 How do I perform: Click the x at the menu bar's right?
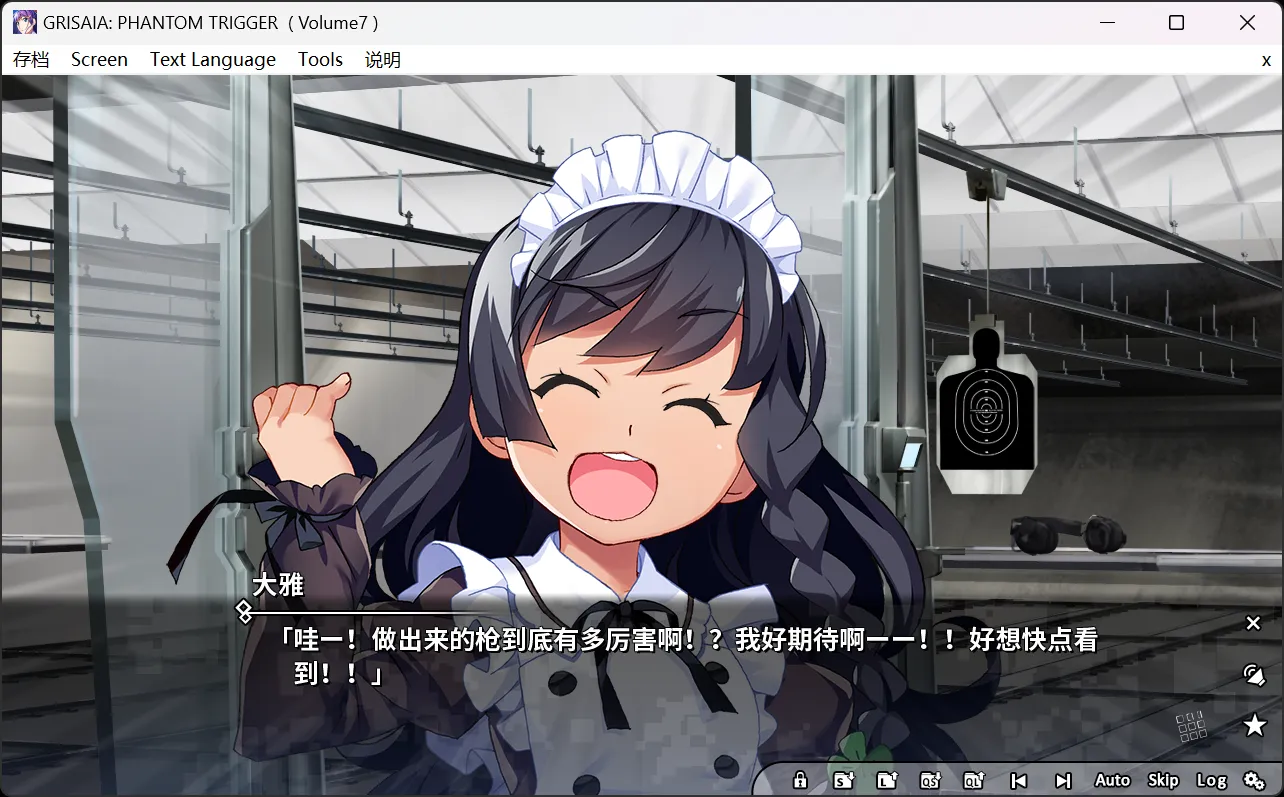[1265, 60]
